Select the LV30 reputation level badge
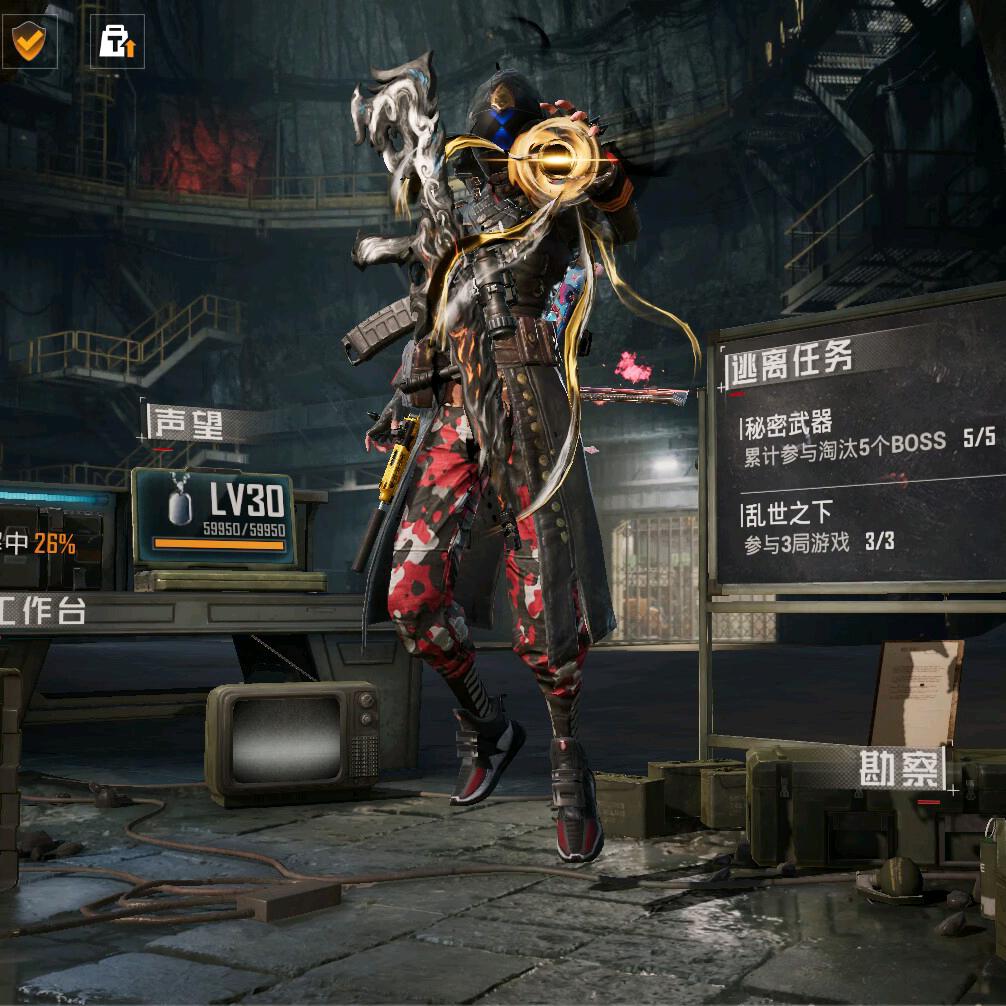This screenshot has width=1006, height=1006. coord(213,516)
